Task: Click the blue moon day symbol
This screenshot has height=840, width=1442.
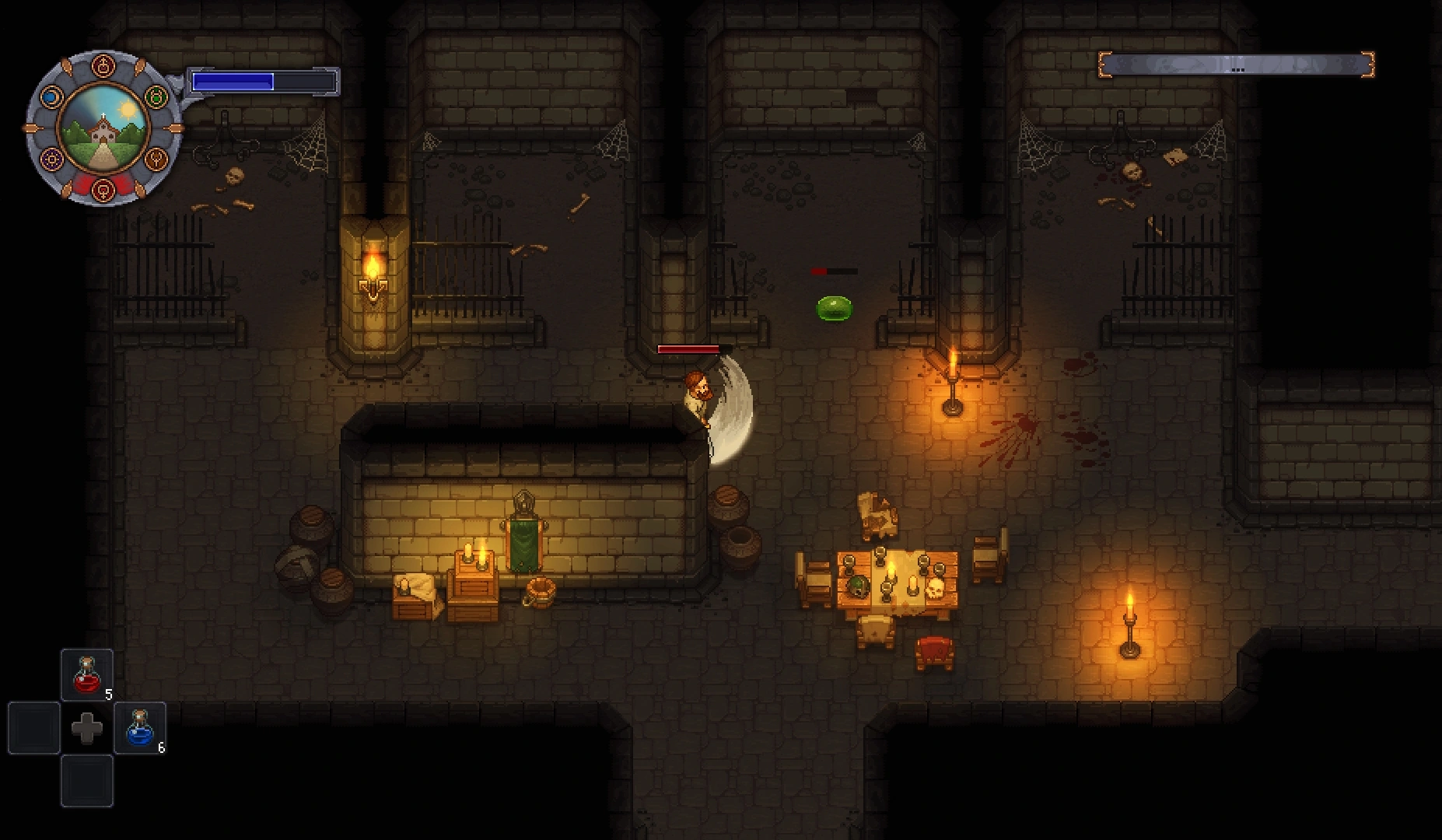Action: 51,97
